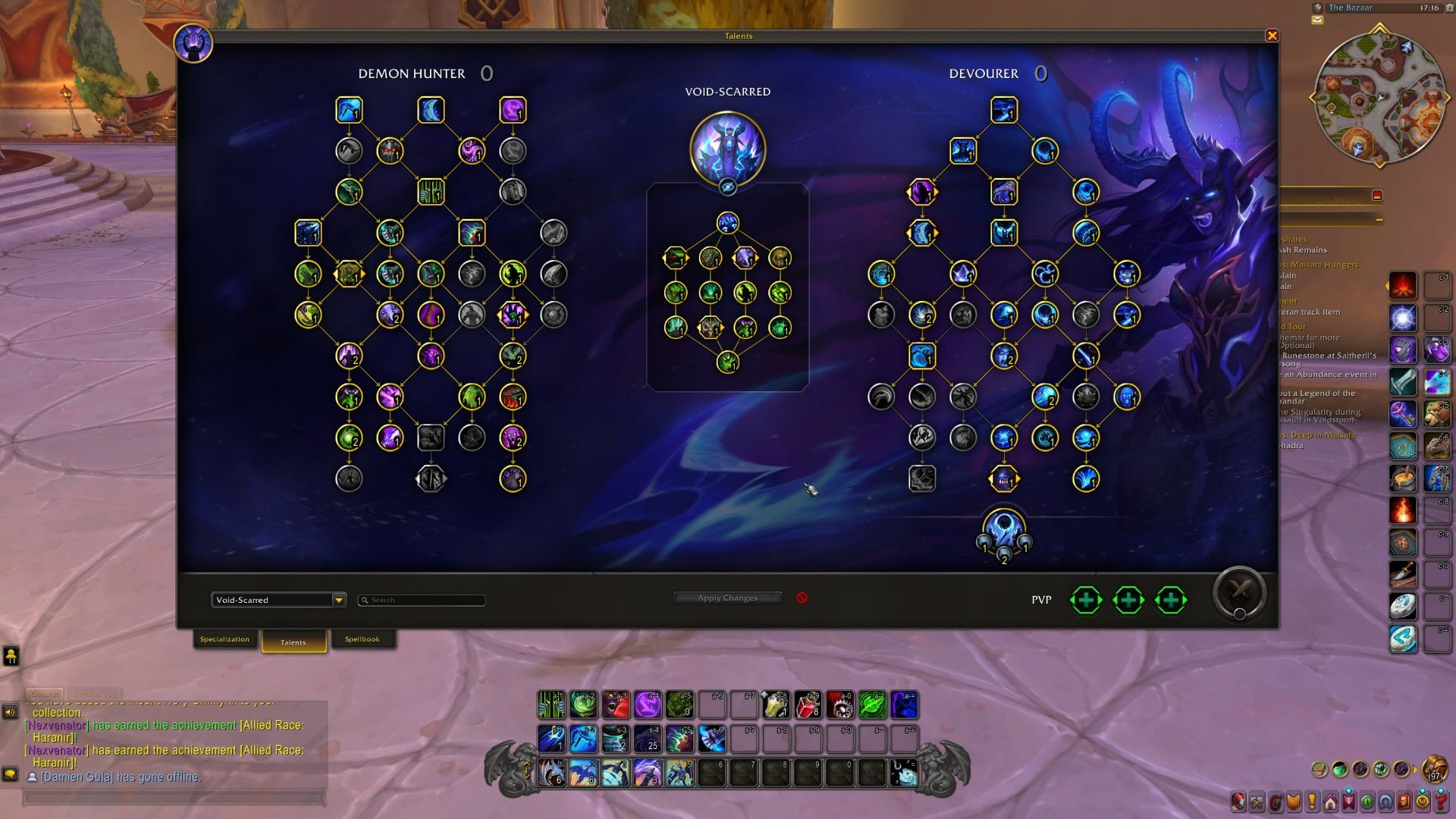Image resolution: width=1456 pixels, height=819 pixels.
Task: Click the first green plus PvP talent slot
Action: coord(1085,600)
